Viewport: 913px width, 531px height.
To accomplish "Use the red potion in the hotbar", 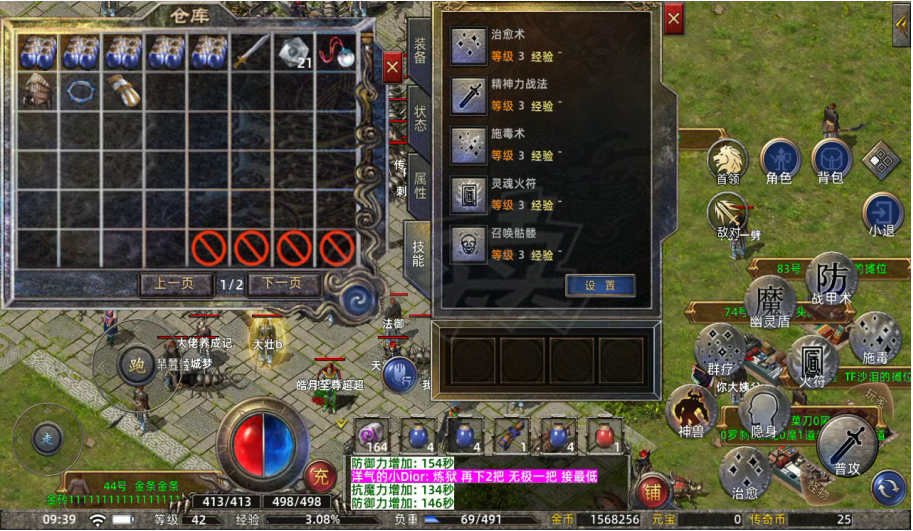I will 603,434.
